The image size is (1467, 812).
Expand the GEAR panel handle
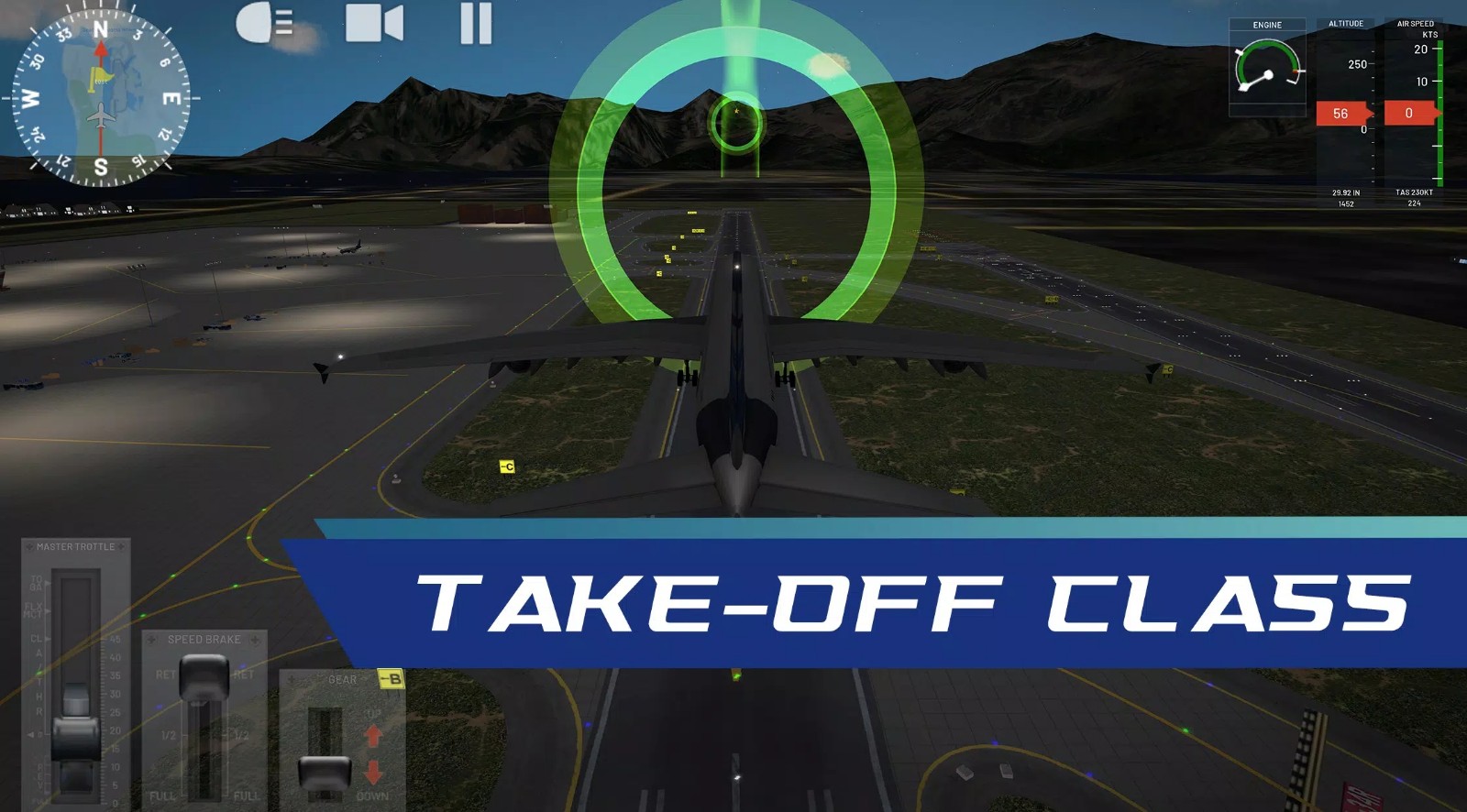click(x=342, y=678)
